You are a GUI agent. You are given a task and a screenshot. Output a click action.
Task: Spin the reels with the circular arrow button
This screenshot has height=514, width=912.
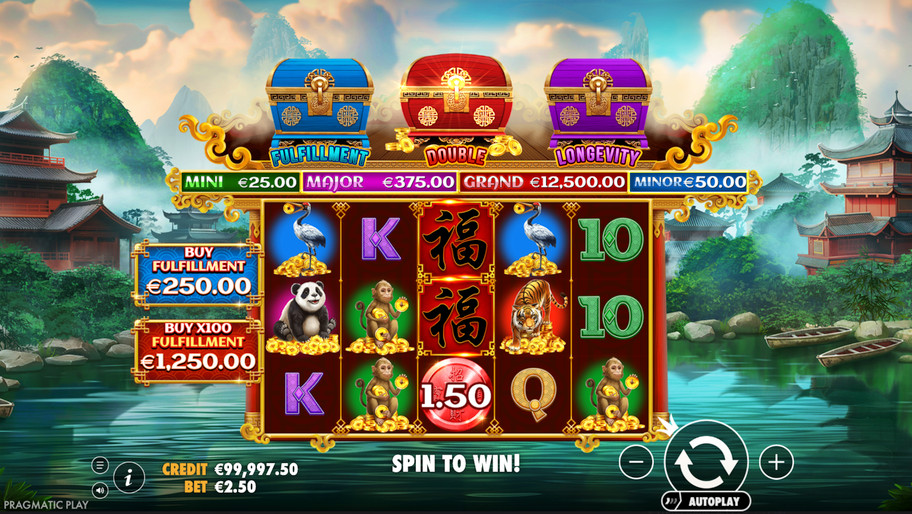pos(706,461)
